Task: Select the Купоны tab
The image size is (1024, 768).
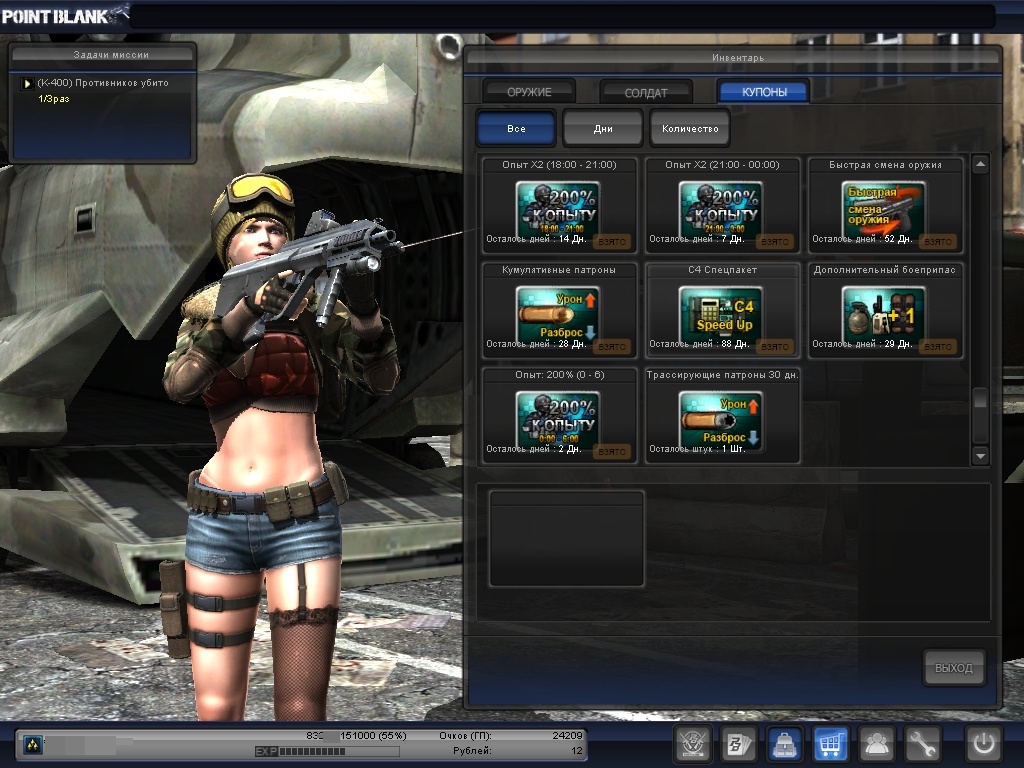Action: [x=763, y=92]
